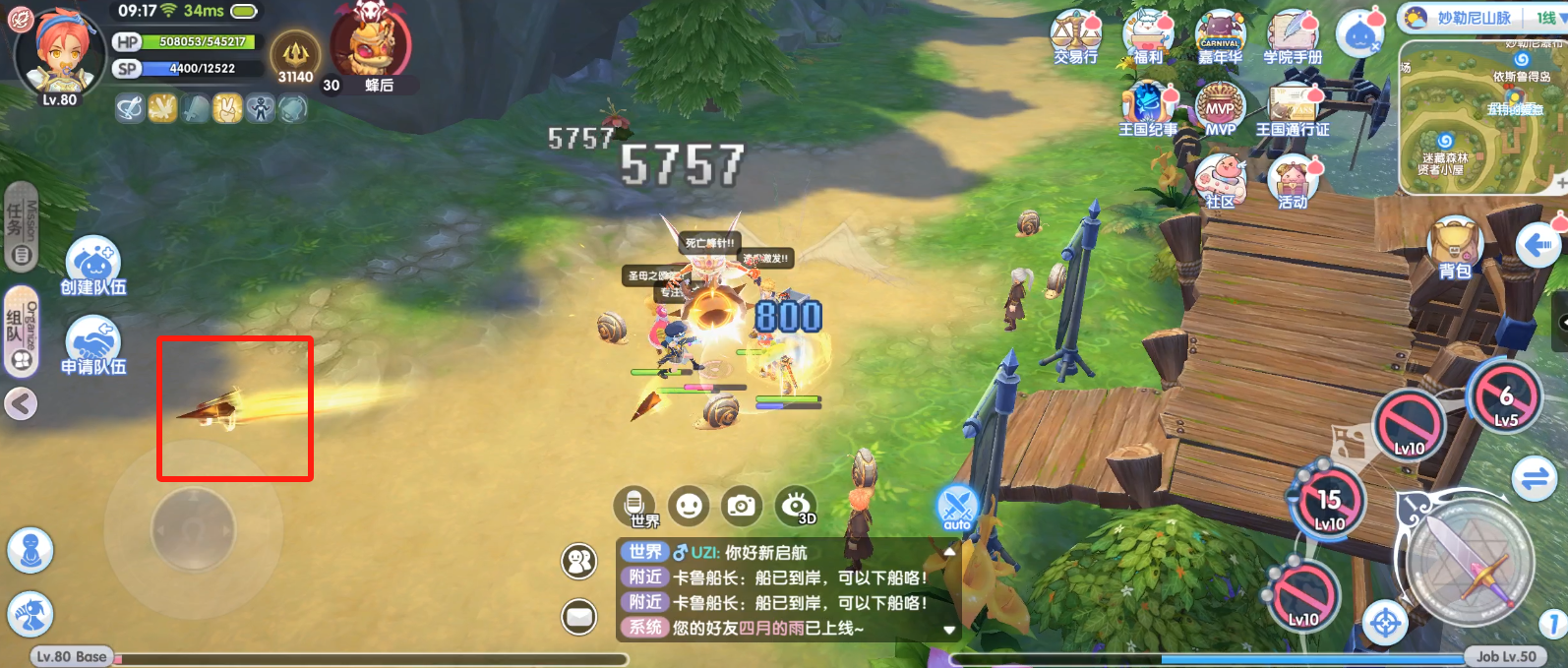The height and width of the screenshot is (668, 1568).
Task: Open the 福利 welfare menu
Action: [1147, 37]
